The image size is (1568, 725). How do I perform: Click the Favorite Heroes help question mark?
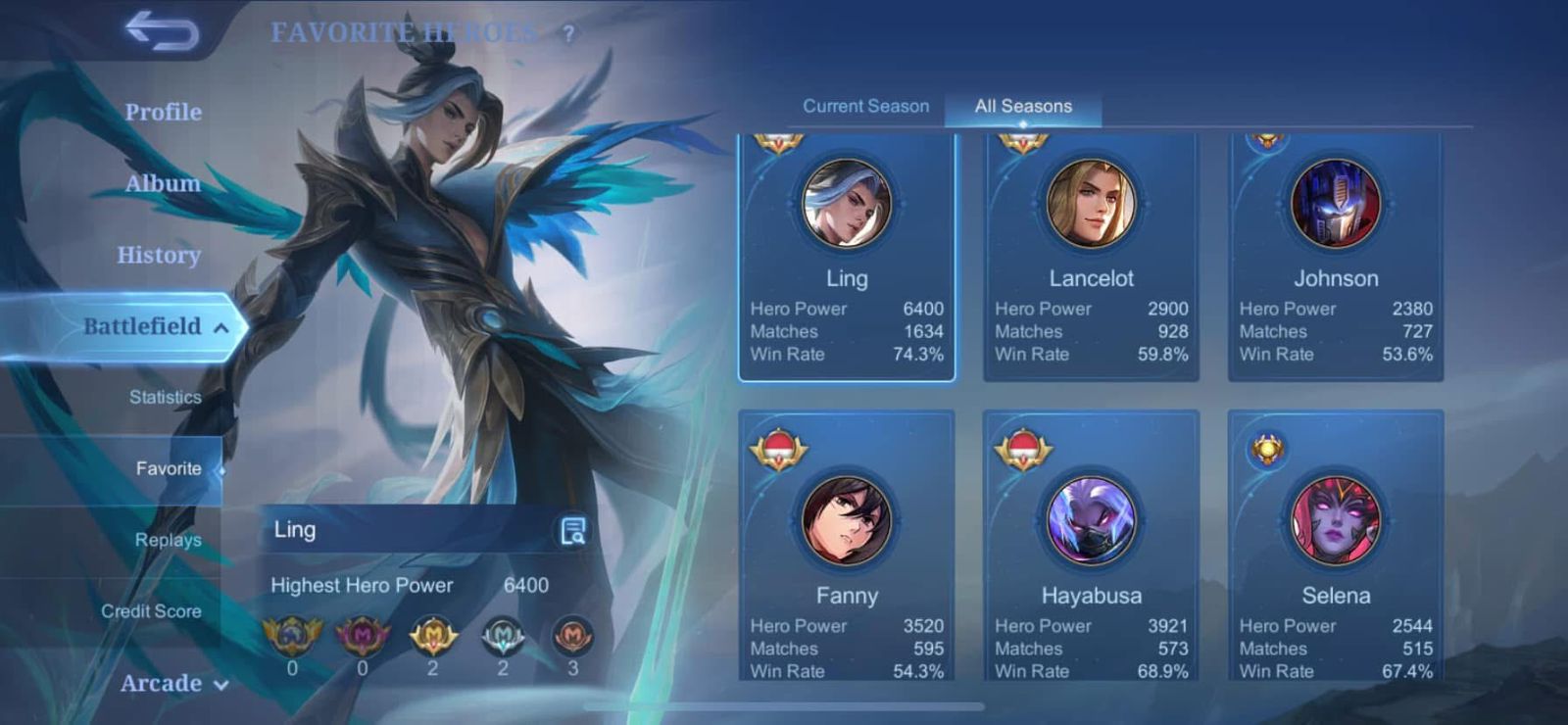pyautogui.click(x=568, y=33)
